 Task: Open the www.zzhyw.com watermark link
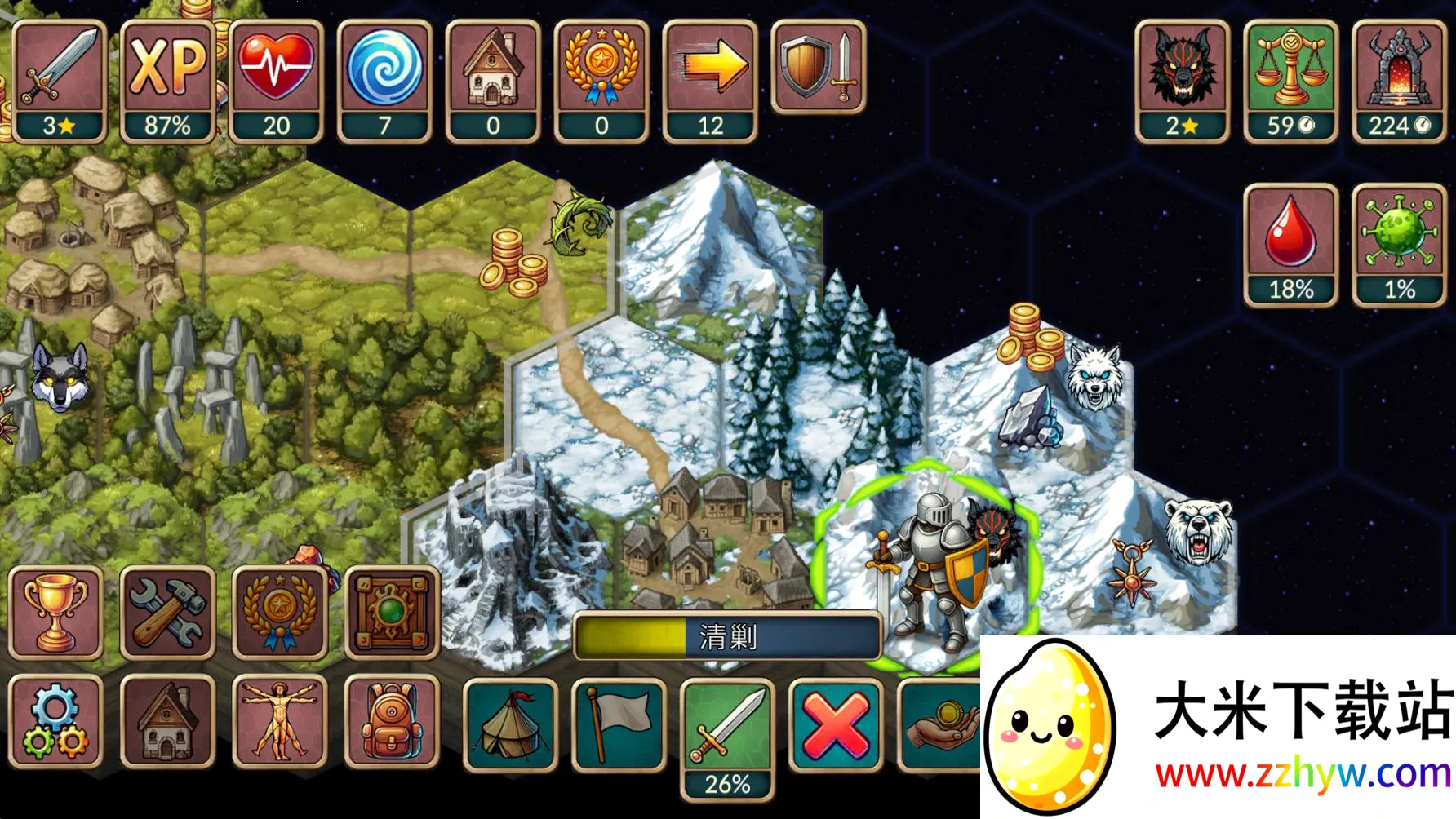pyautogui.click(x=1303, y=773)
